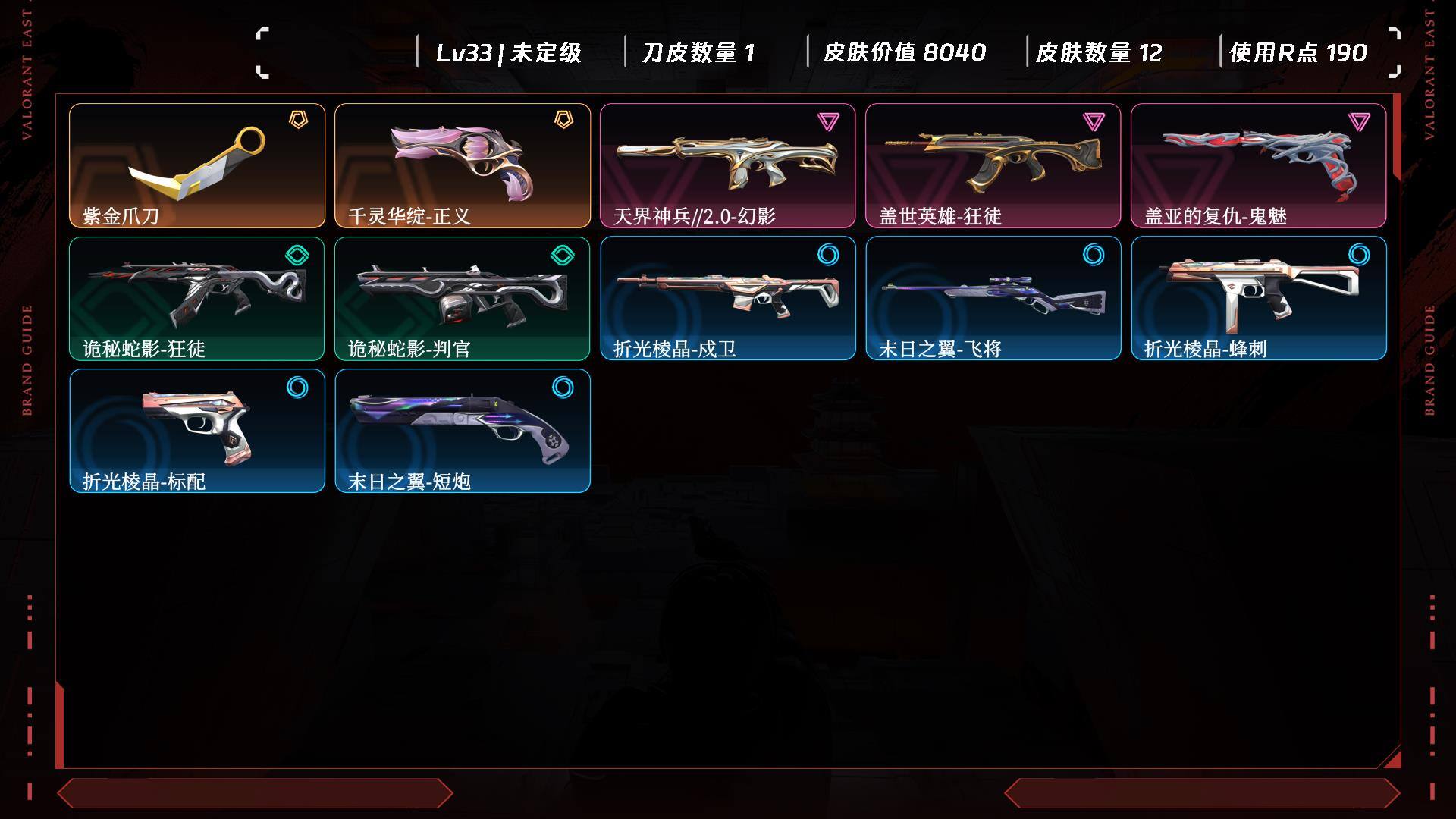Select the 紫金爪刀 knife skin card
1456x819 pixels.
197,165
